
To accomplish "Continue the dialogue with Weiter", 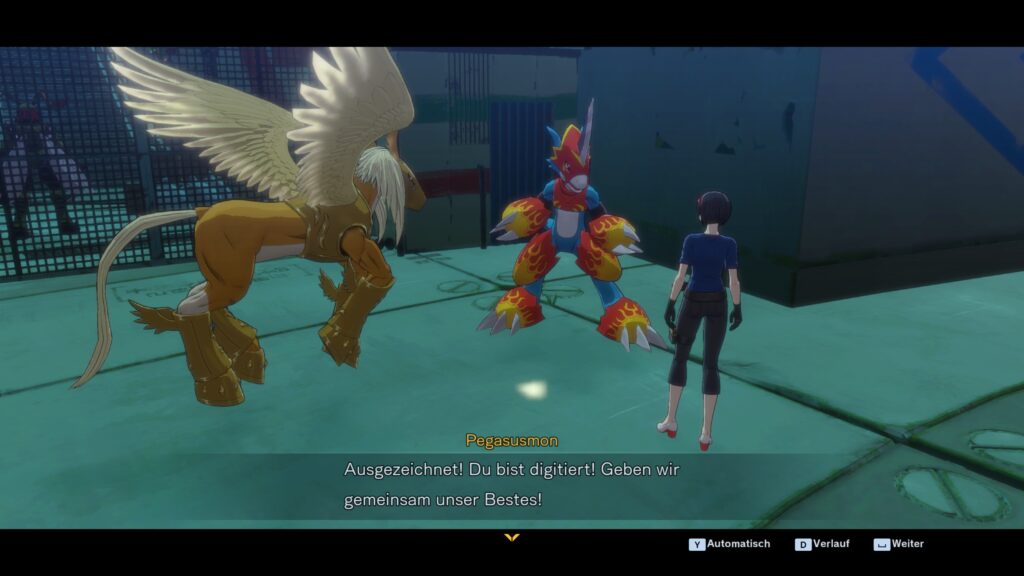I will point(899,544).
